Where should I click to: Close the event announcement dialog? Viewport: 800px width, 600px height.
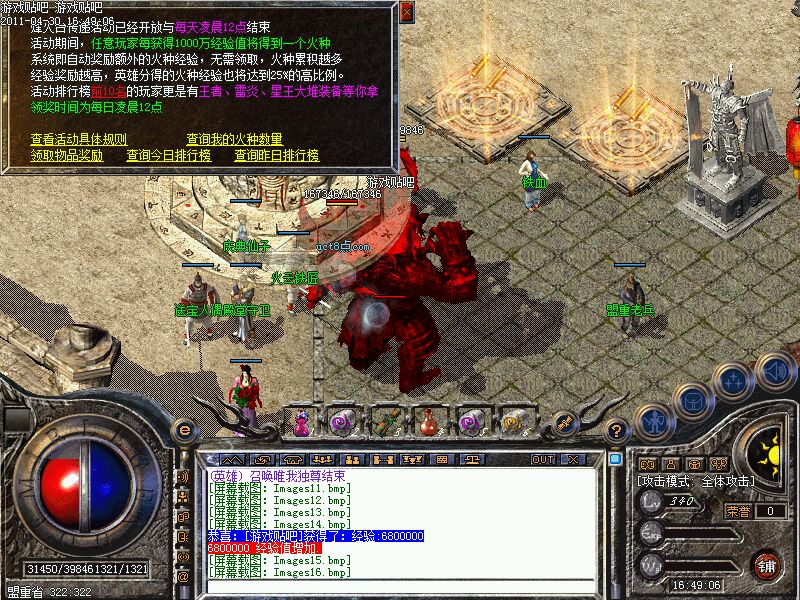tap(406, 12)
